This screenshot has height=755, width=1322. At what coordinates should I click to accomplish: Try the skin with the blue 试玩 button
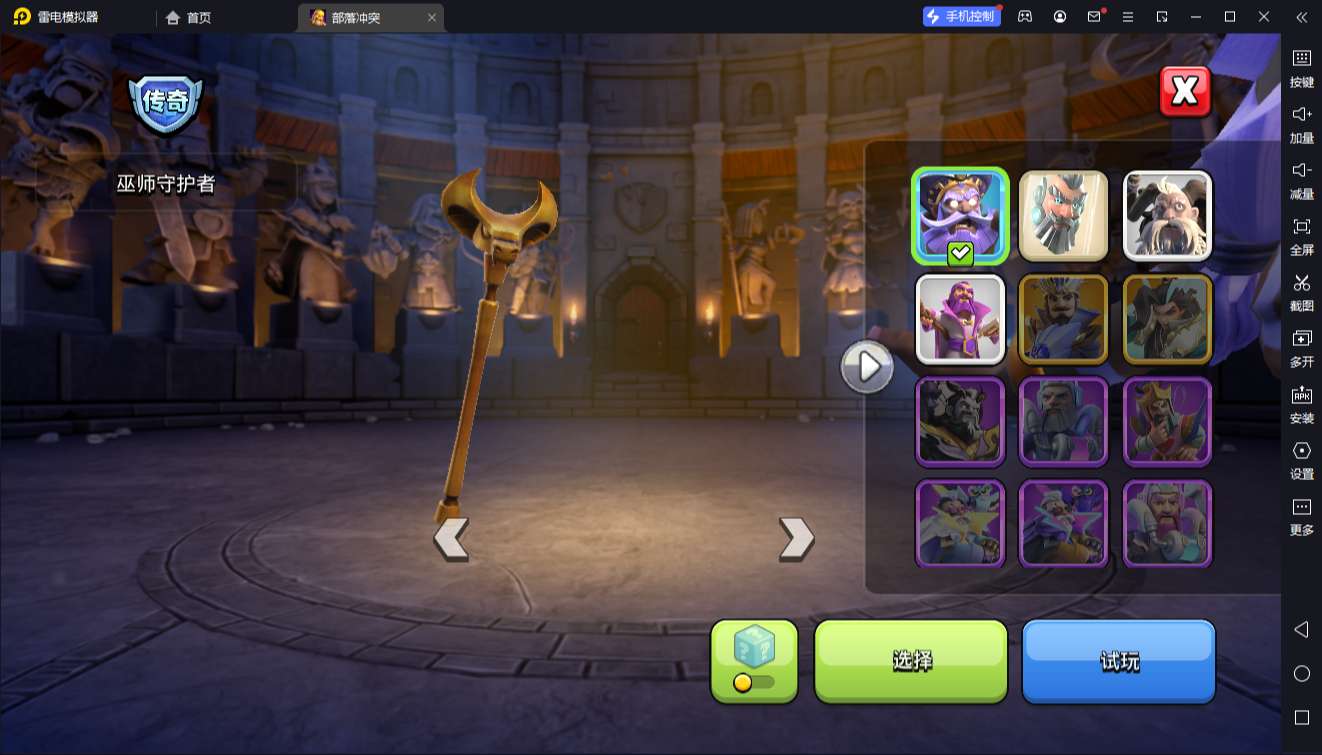point(1118,660)
